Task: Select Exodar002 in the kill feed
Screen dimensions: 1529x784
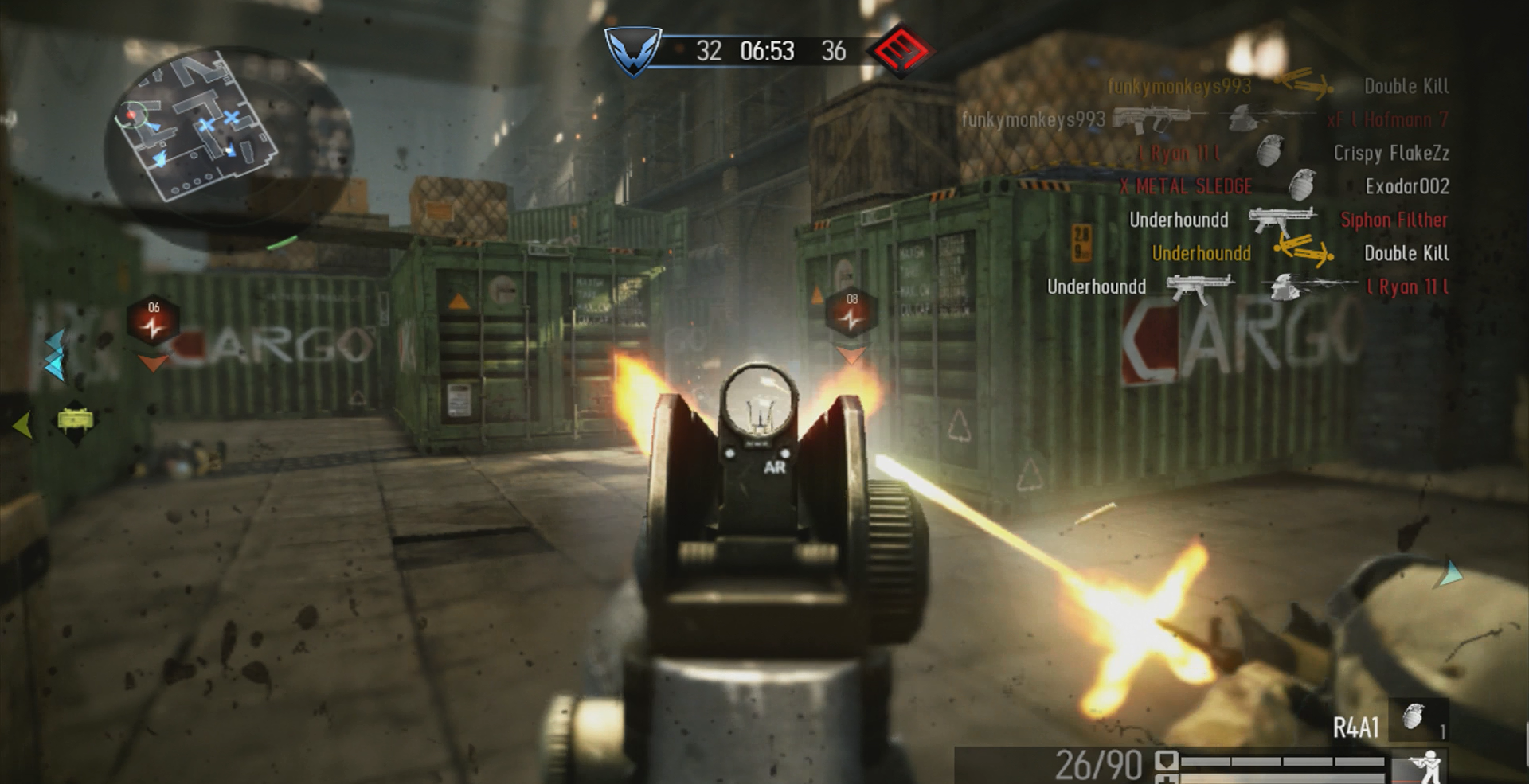Action: click(1407, 186)
